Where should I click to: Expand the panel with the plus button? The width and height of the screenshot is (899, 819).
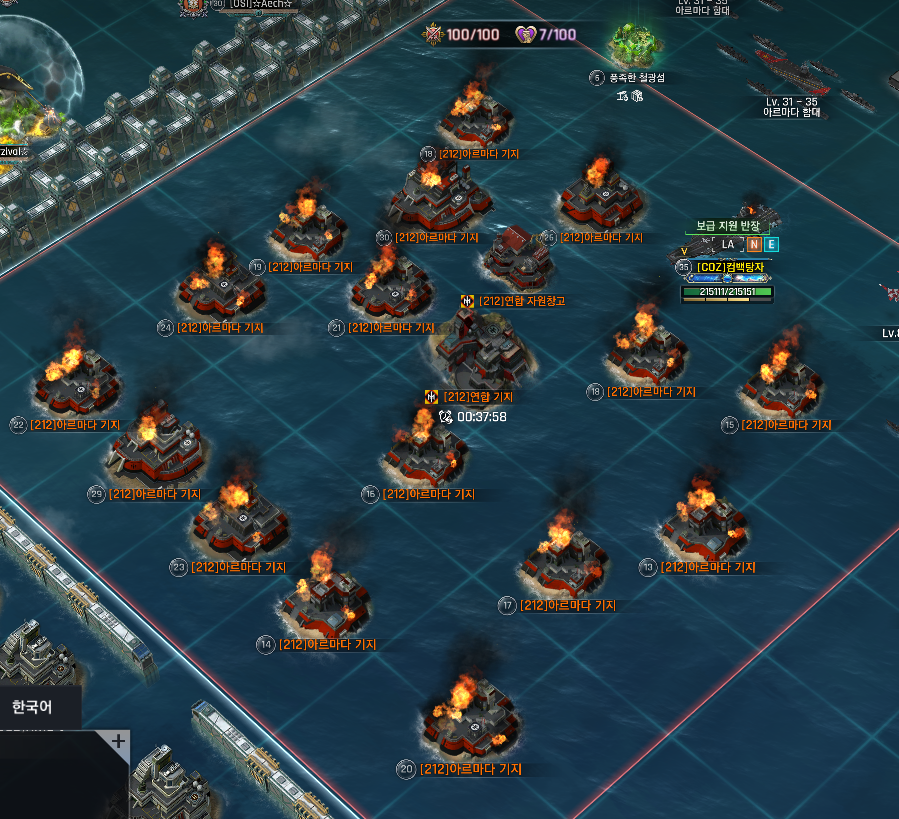pyautogui.click(x=118, y=742)
